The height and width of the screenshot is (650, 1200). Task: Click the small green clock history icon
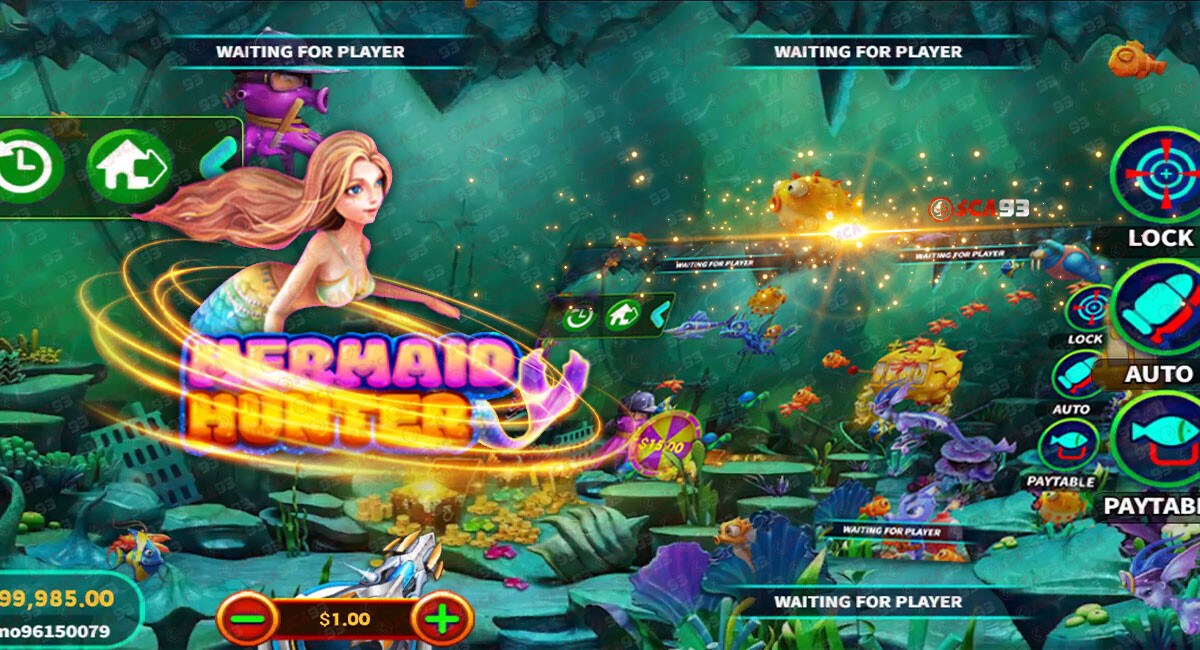coord(578,318)
